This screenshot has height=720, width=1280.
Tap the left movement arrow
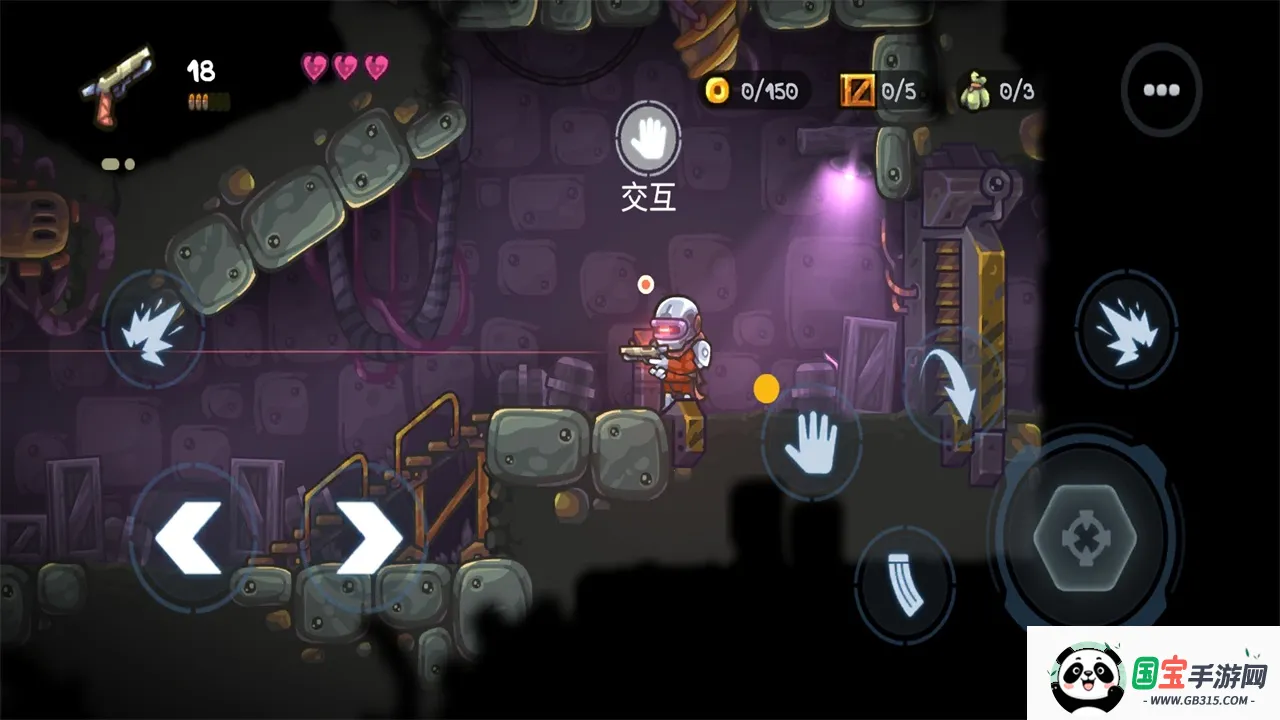[188, 537]
